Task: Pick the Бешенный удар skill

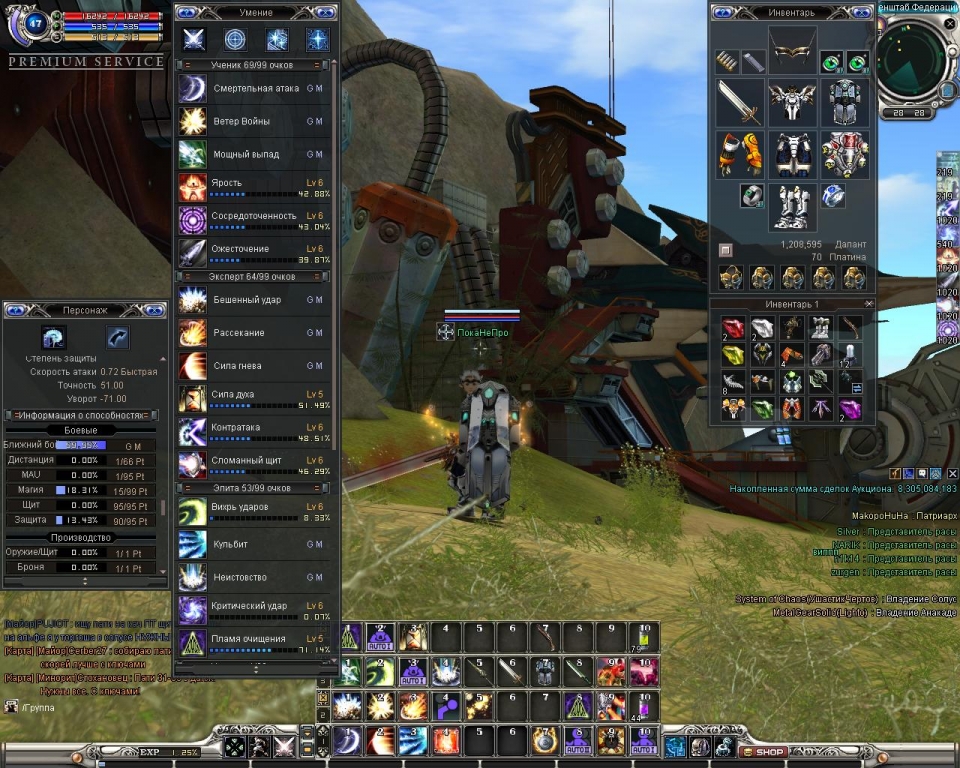Action: [255, 300]
